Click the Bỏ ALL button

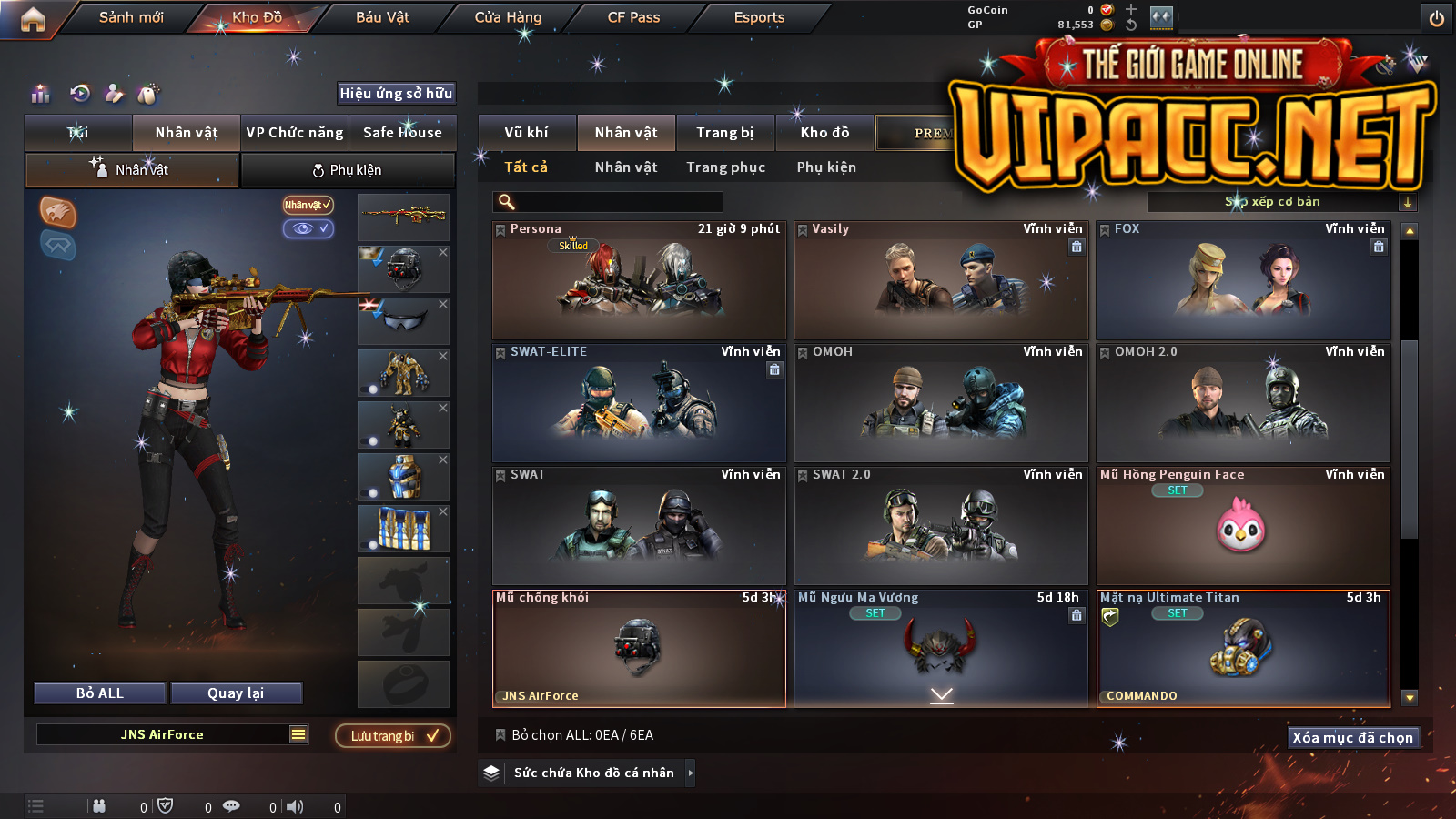[x=100, y=693]
